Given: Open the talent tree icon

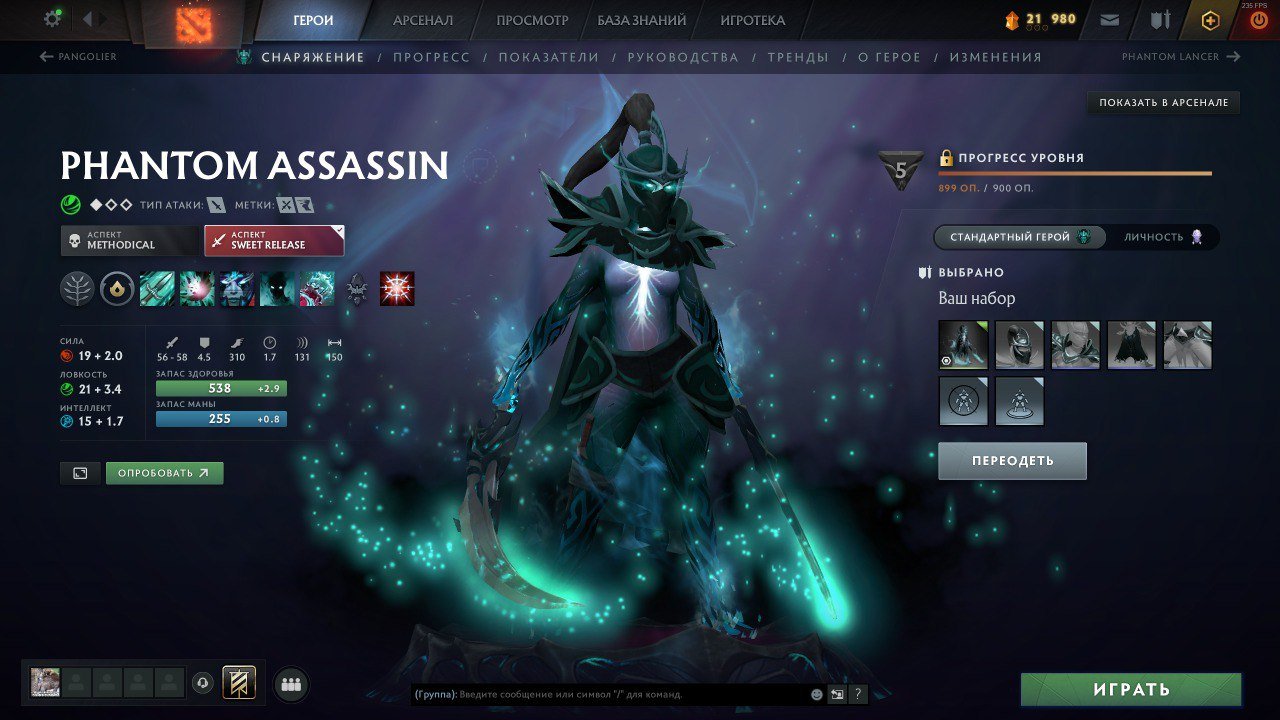Looking at the screenshot, I should 77,289.
